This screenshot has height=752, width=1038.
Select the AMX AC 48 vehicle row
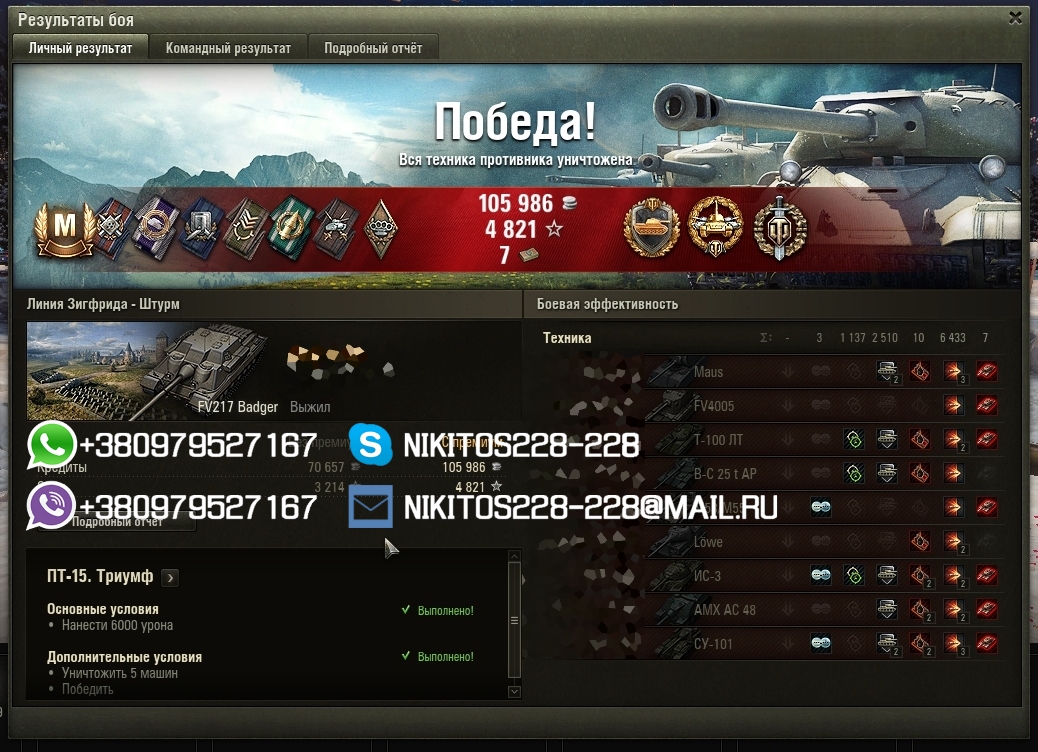(x=722, y=610)
